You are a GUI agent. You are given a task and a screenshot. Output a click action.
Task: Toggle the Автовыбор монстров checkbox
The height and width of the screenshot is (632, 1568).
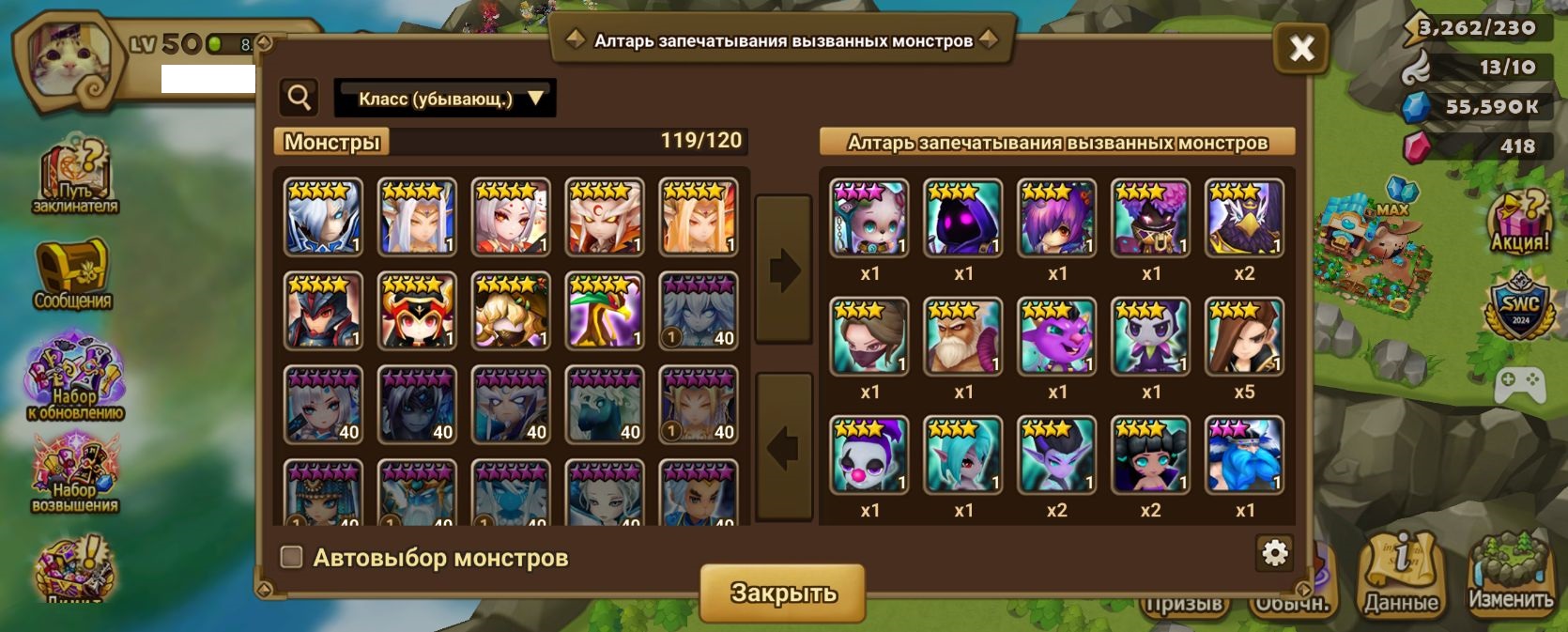click(x=292, y=558)
